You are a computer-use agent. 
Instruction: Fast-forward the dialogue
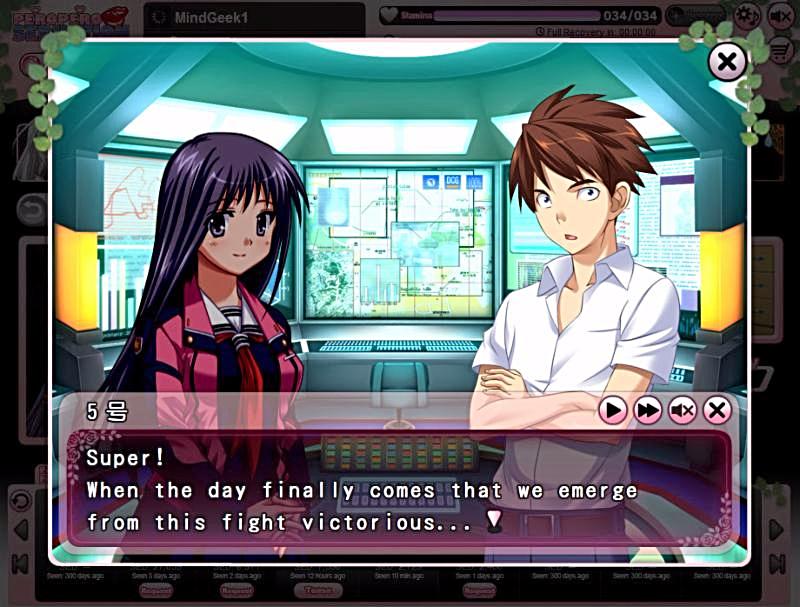tap(648, 410)
